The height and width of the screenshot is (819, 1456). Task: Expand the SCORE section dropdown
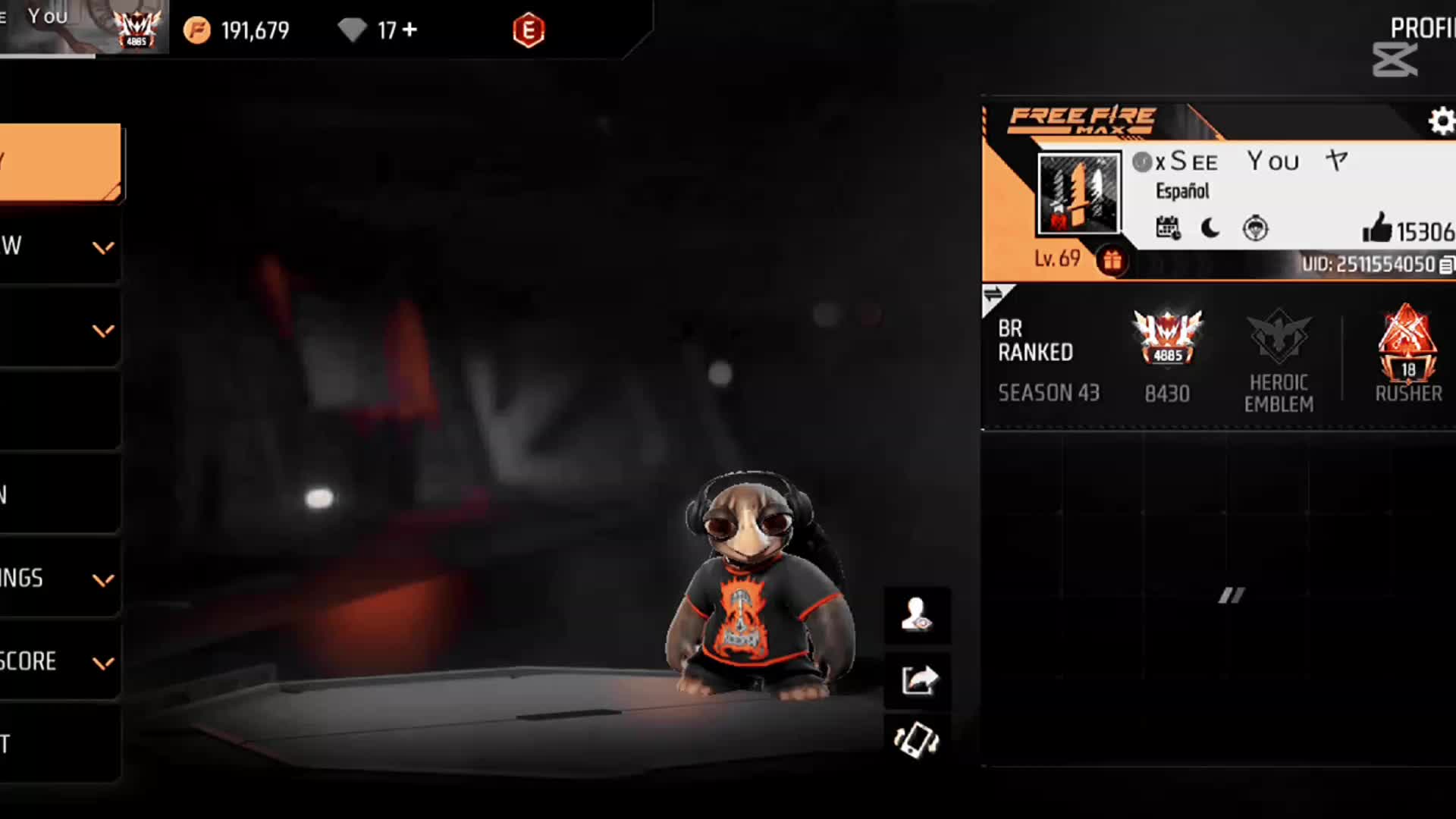[103, 663]
